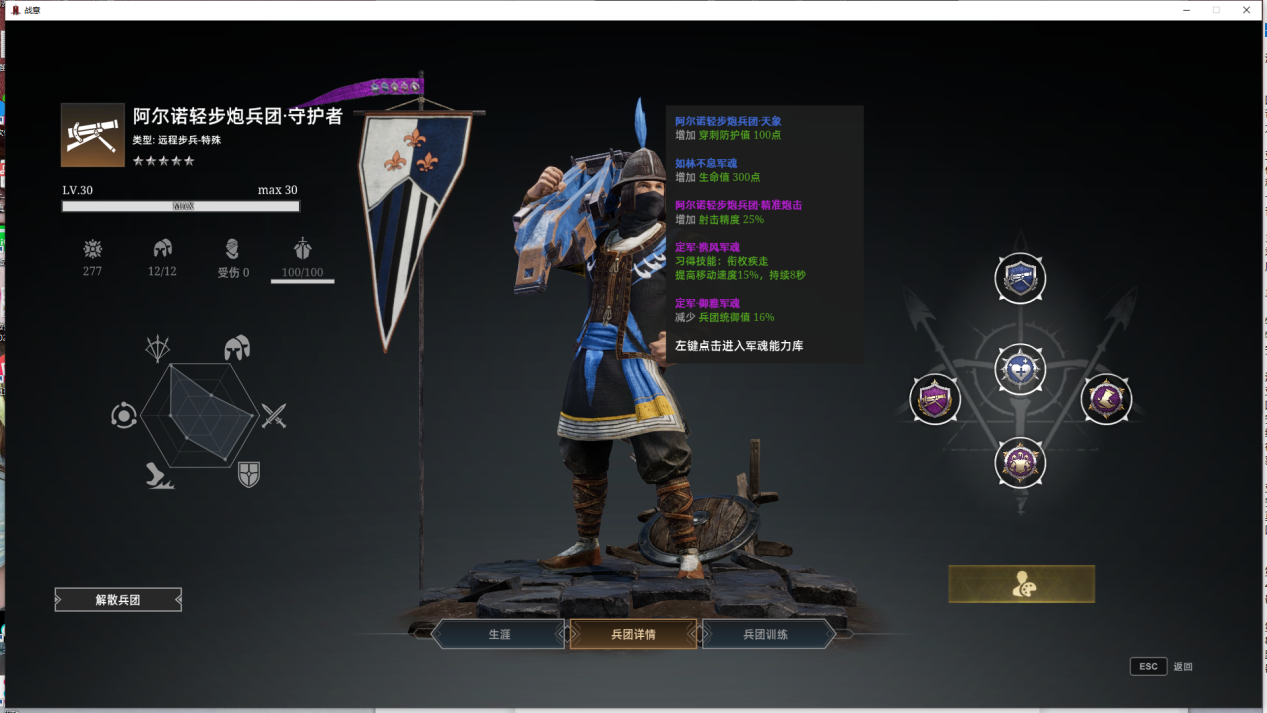The image size is (1267, 713).
Task: Open the purple cannon shield soul slot
Action: 935,400
